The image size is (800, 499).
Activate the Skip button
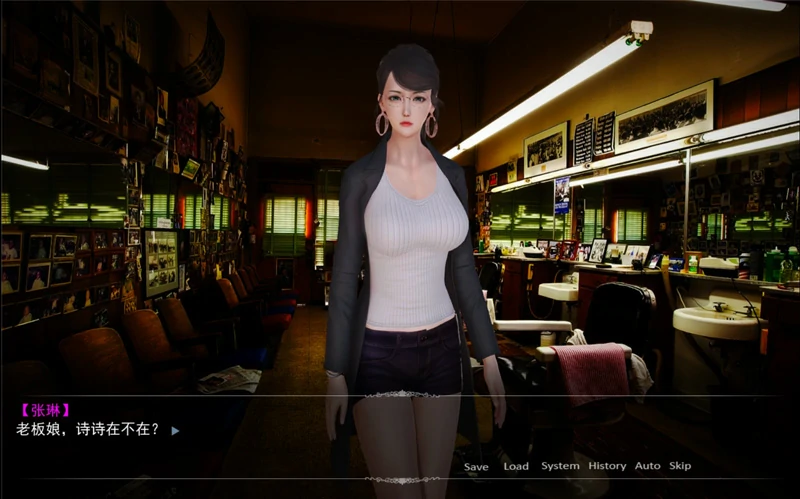pos(680,466)
